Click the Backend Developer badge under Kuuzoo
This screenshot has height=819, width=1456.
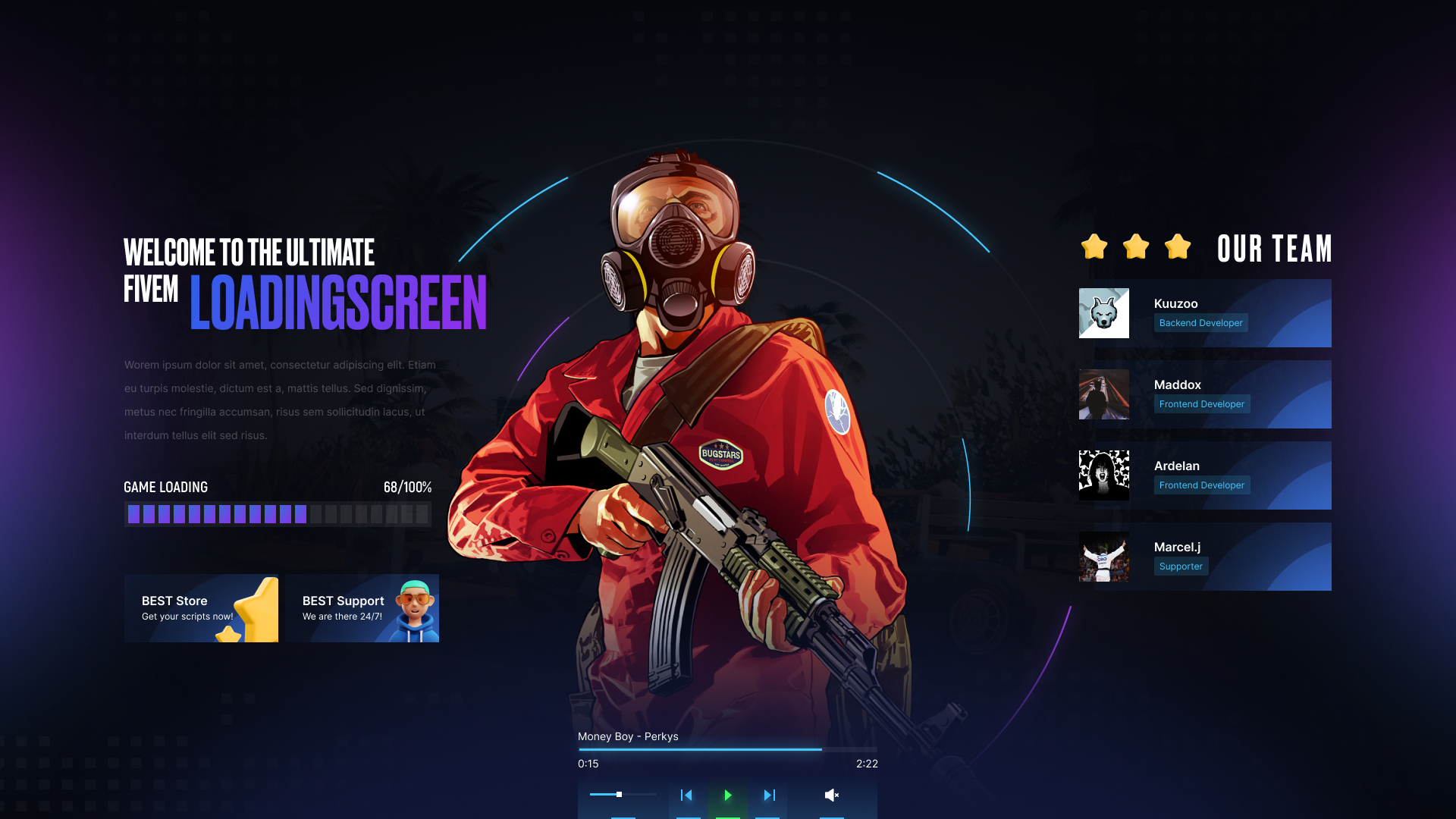point(1200,323)
